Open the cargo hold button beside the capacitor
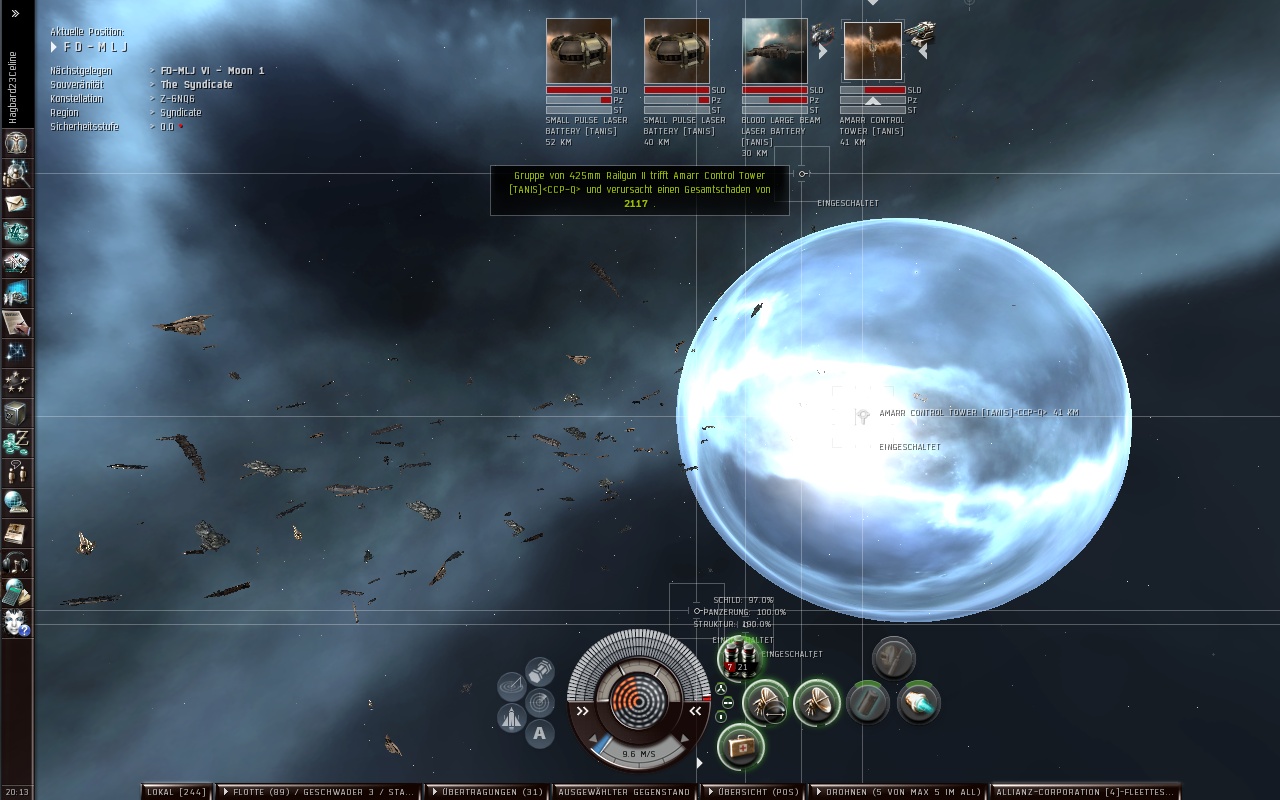 coord(540,670)
